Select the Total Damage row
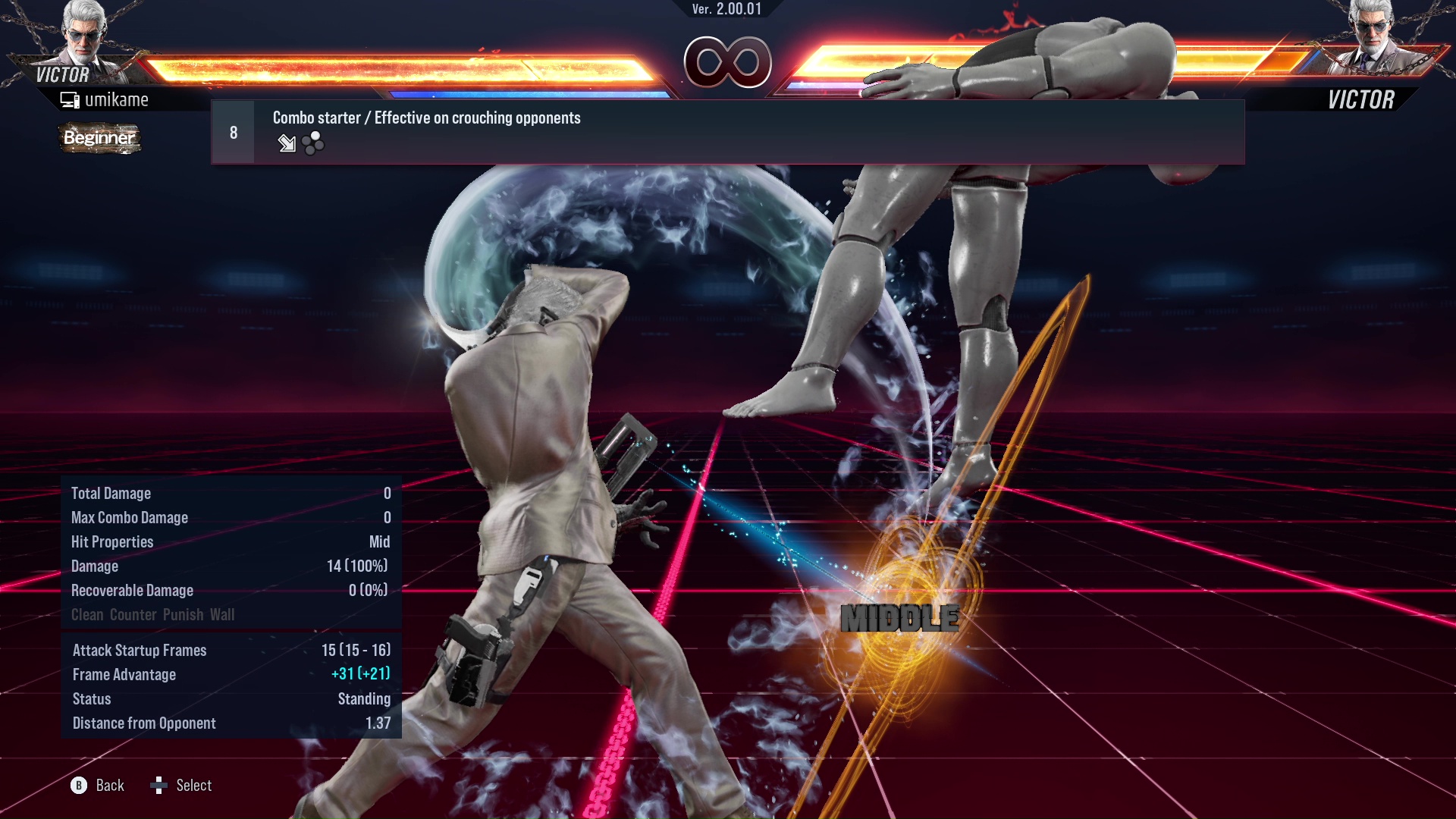 [227, 493]
